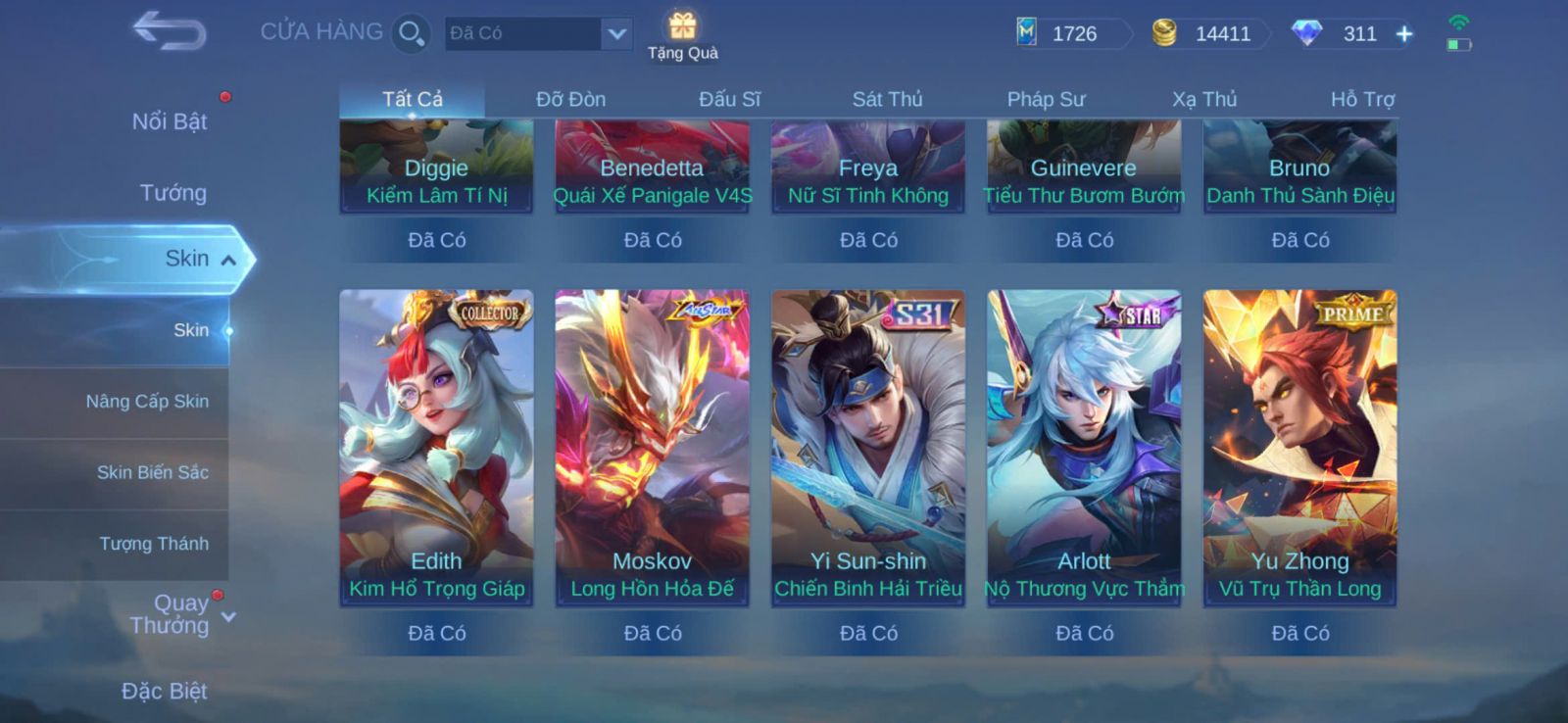Select the Sát Thủ category tab

[887, 99]
